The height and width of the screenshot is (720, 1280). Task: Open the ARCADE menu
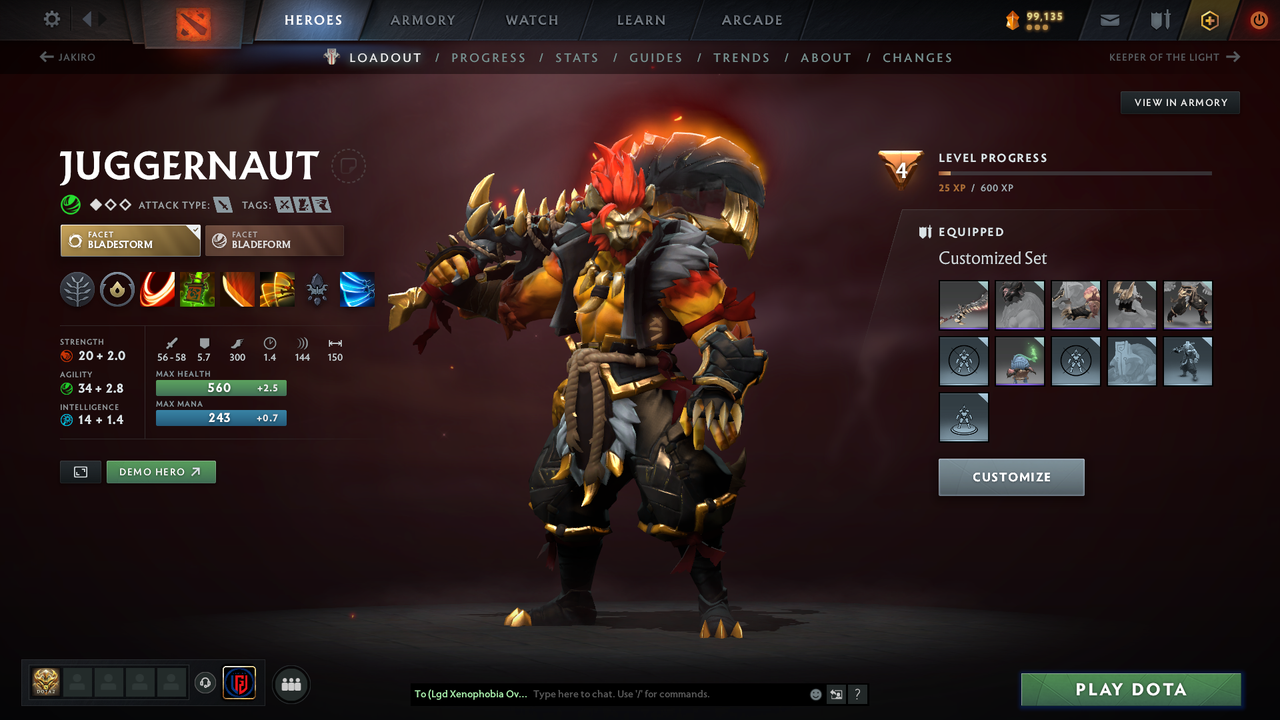pos(751,20)
